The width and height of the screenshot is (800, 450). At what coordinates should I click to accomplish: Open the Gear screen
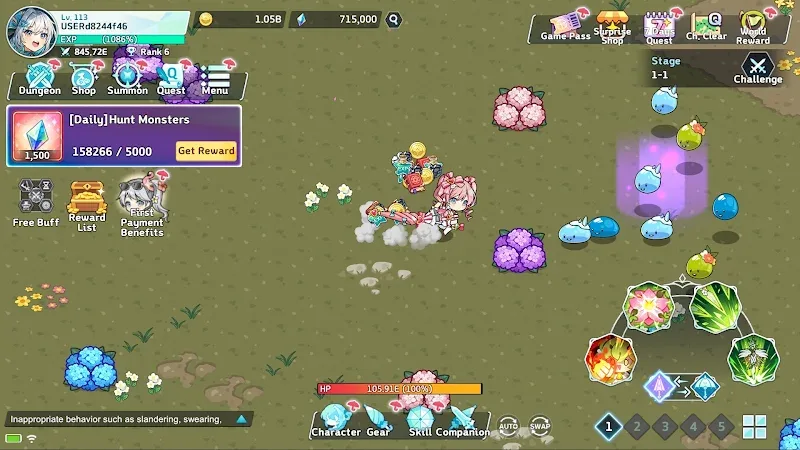378,421
